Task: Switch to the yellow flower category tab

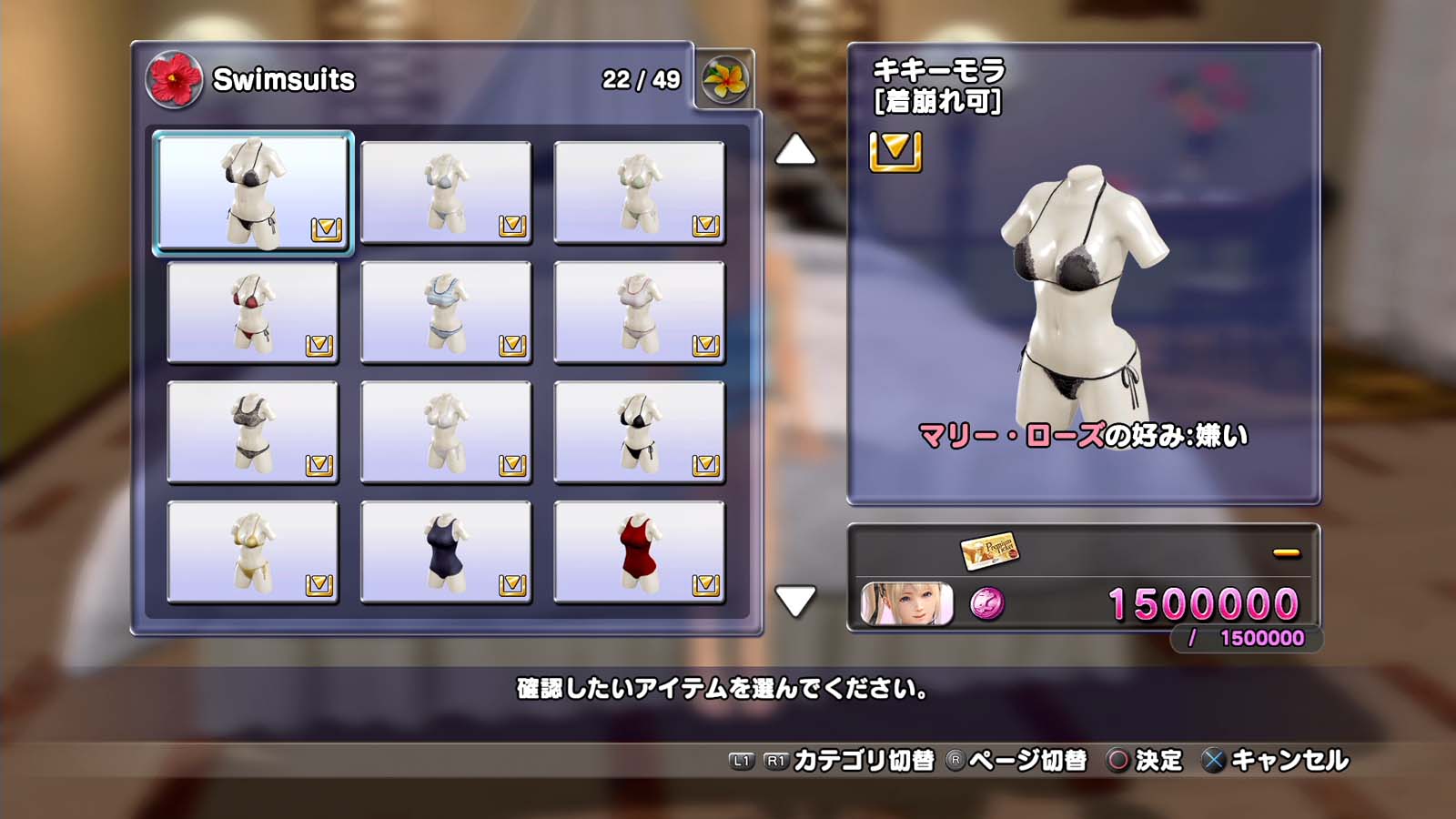Action: point(724,80)
